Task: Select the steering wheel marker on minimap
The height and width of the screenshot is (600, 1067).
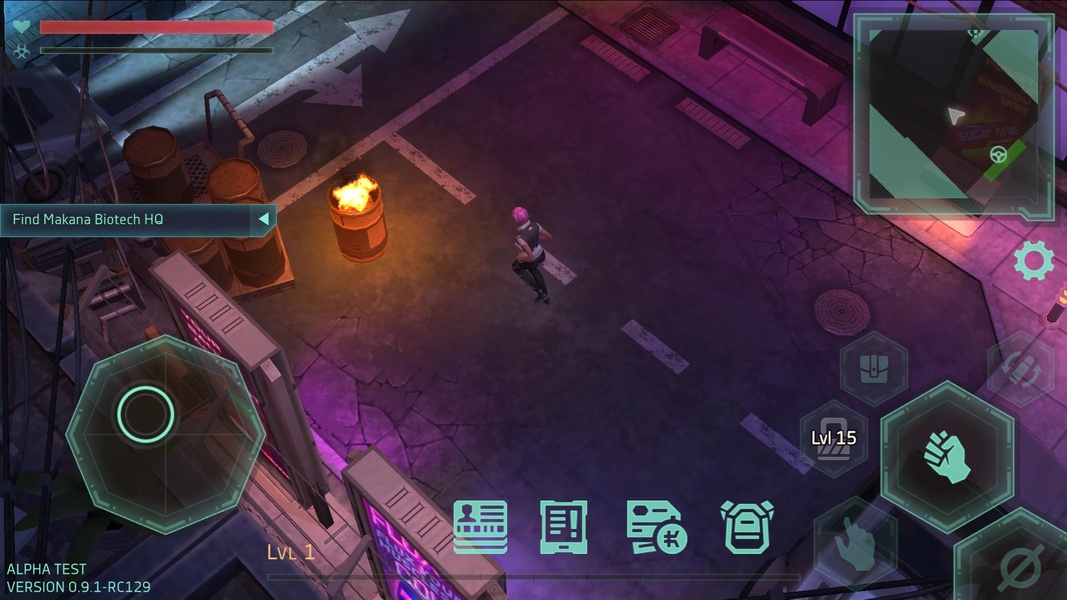Action: (x=998, y=154)
